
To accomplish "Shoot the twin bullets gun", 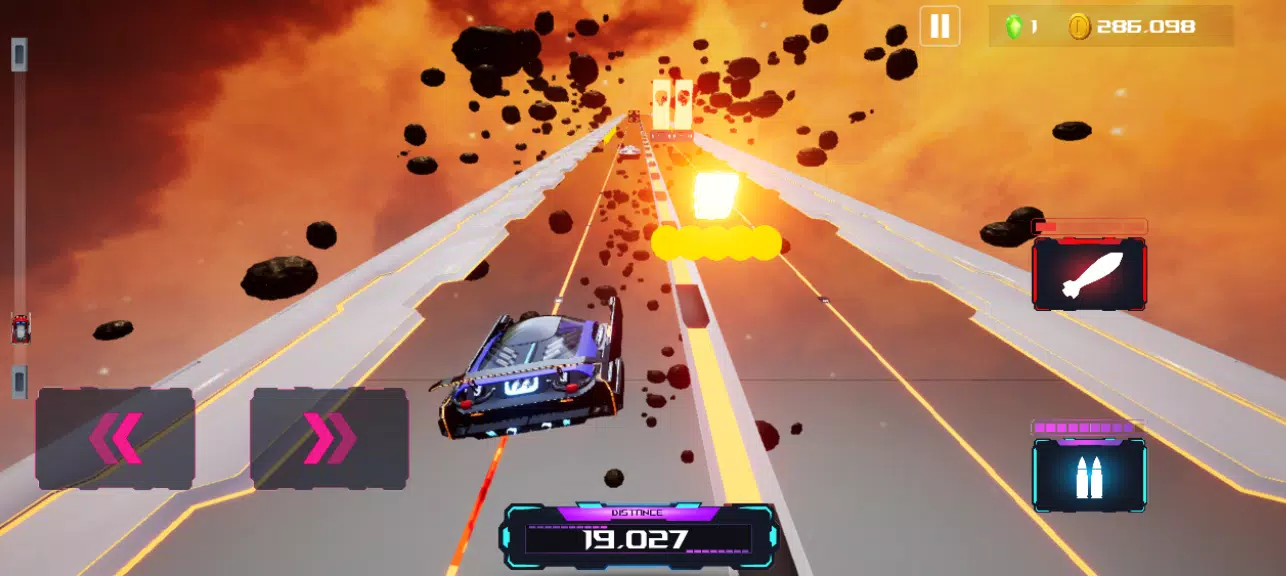I will tap(1089, 476).
